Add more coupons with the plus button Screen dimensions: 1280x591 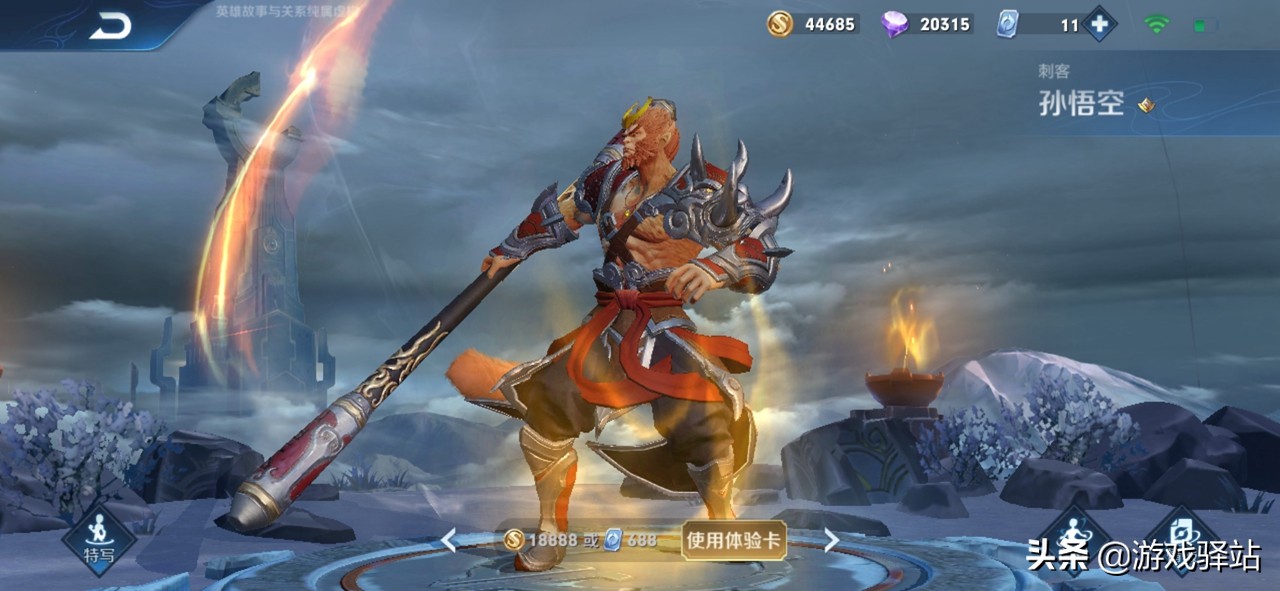click(x=1100, y=24)
